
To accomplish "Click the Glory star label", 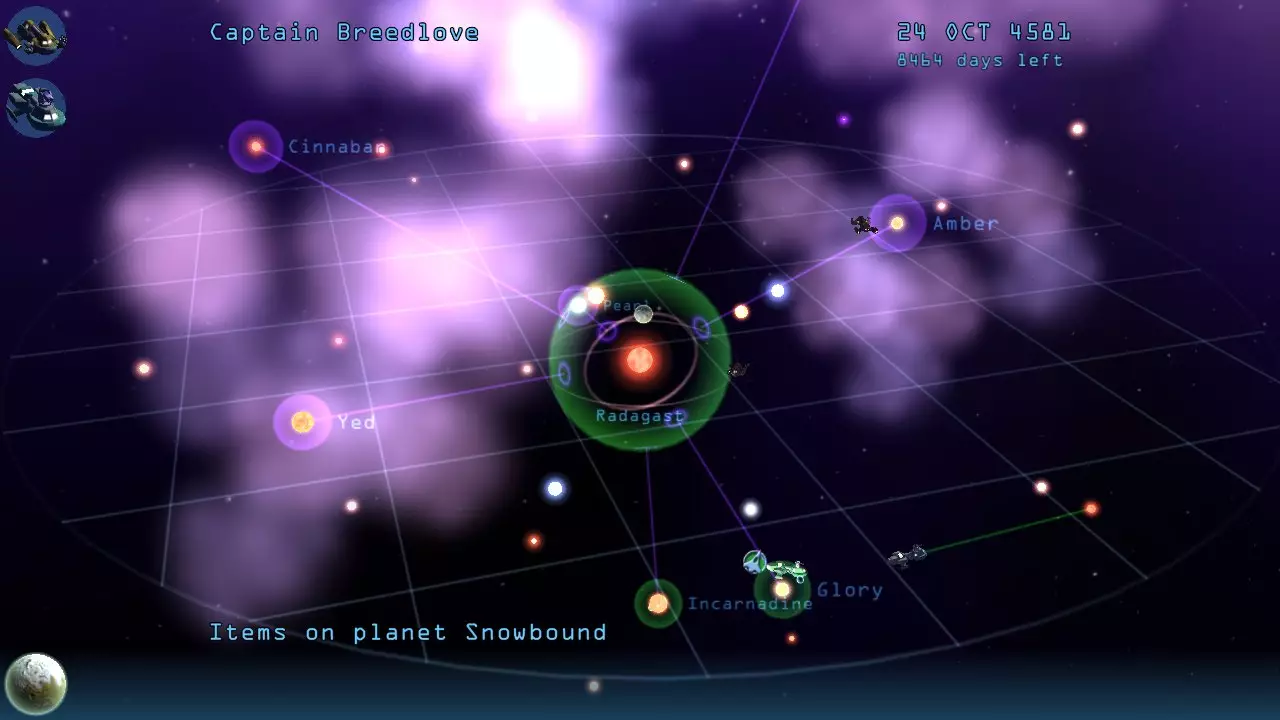I will pyautogui.click(x=849, y=590).
